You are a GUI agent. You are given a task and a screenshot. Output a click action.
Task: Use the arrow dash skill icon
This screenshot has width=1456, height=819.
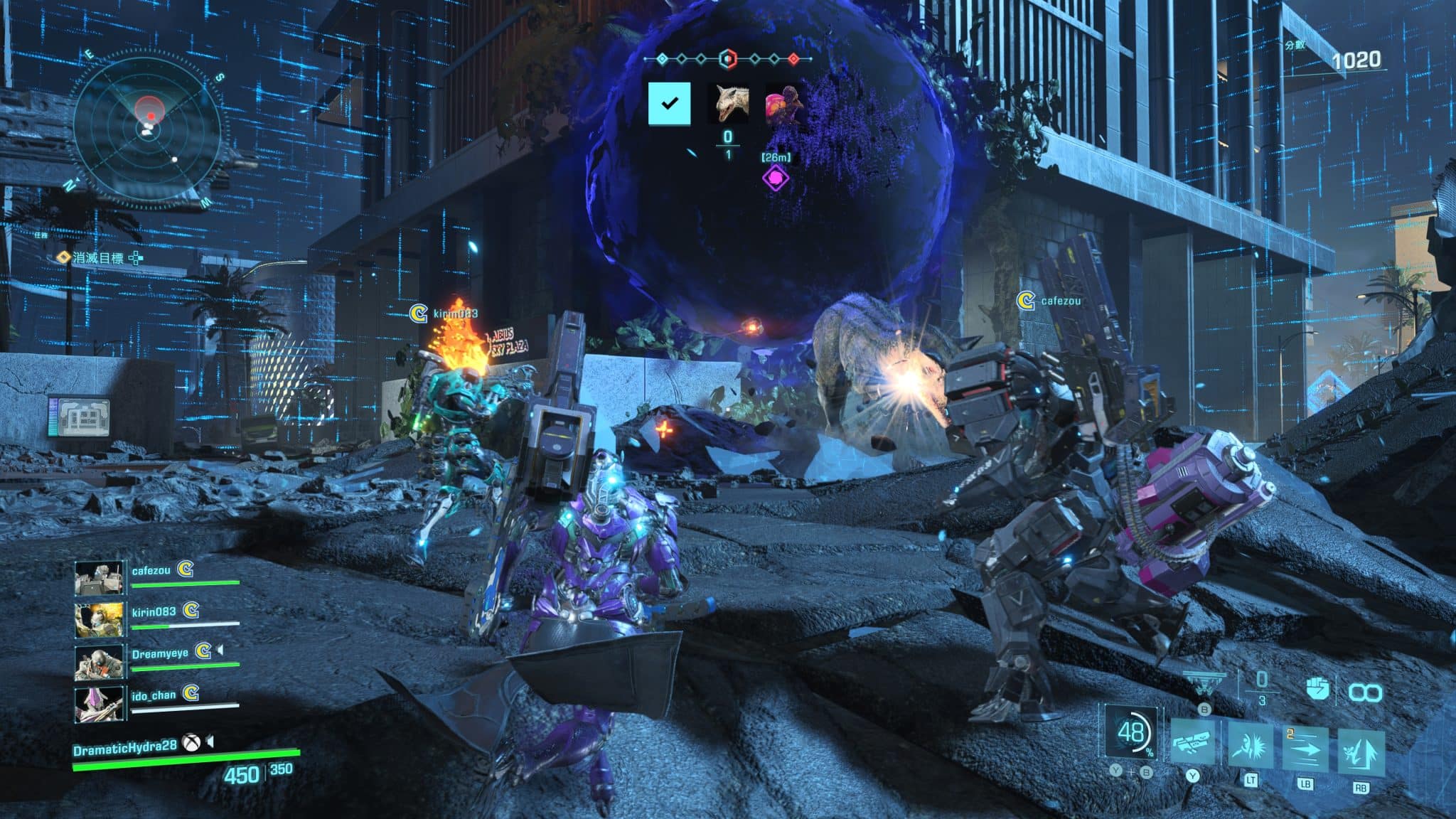pyautogui.click(x=1306, y=749)
